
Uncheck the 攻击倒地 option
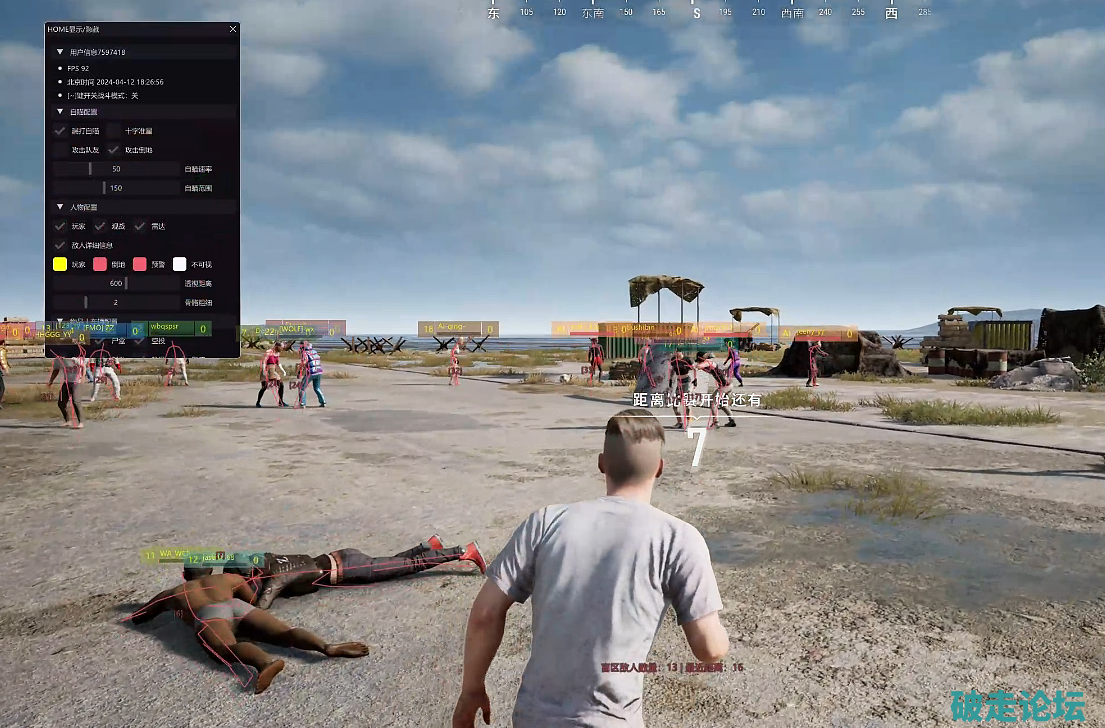(x=114, y=150)
